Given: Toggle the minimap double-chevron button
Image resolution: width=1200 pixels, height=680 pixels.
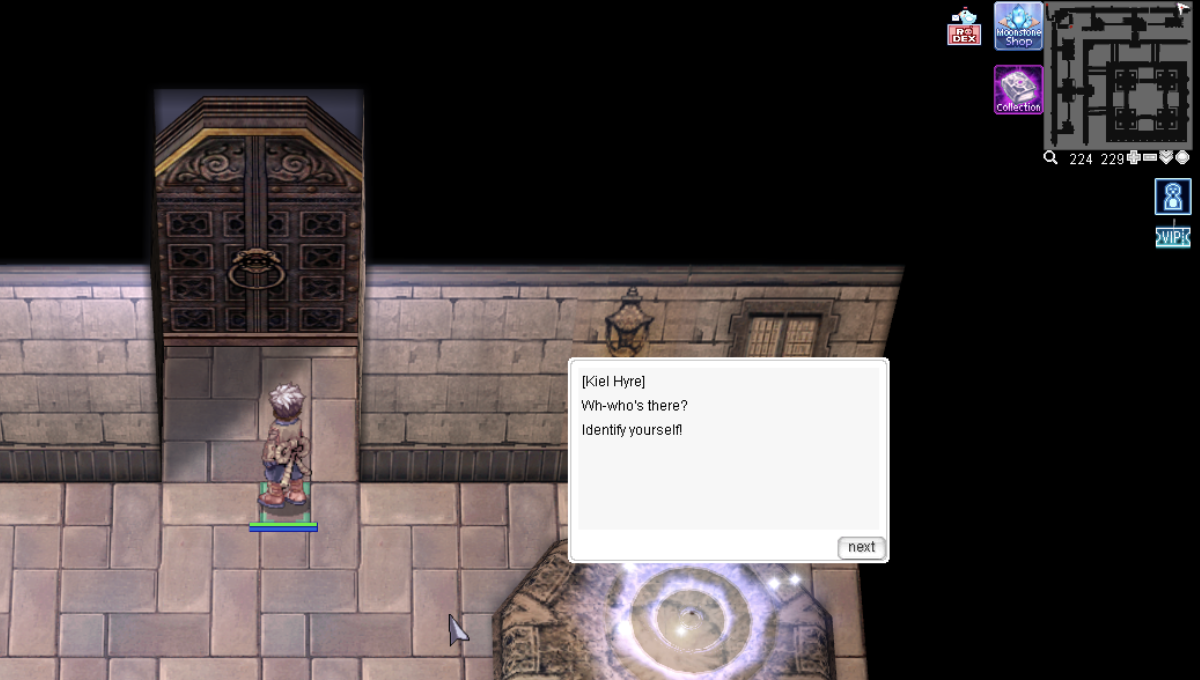Looking at the screenshot, I should (1166, 158).
